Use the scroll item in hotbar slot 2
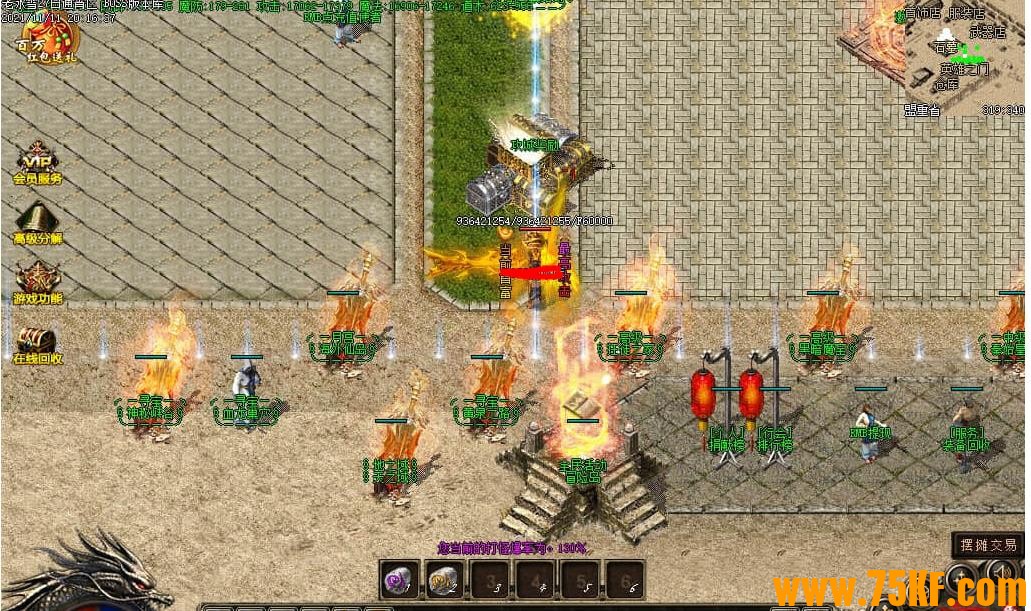Screen dimensions: 1031x611 click(442, 578)
